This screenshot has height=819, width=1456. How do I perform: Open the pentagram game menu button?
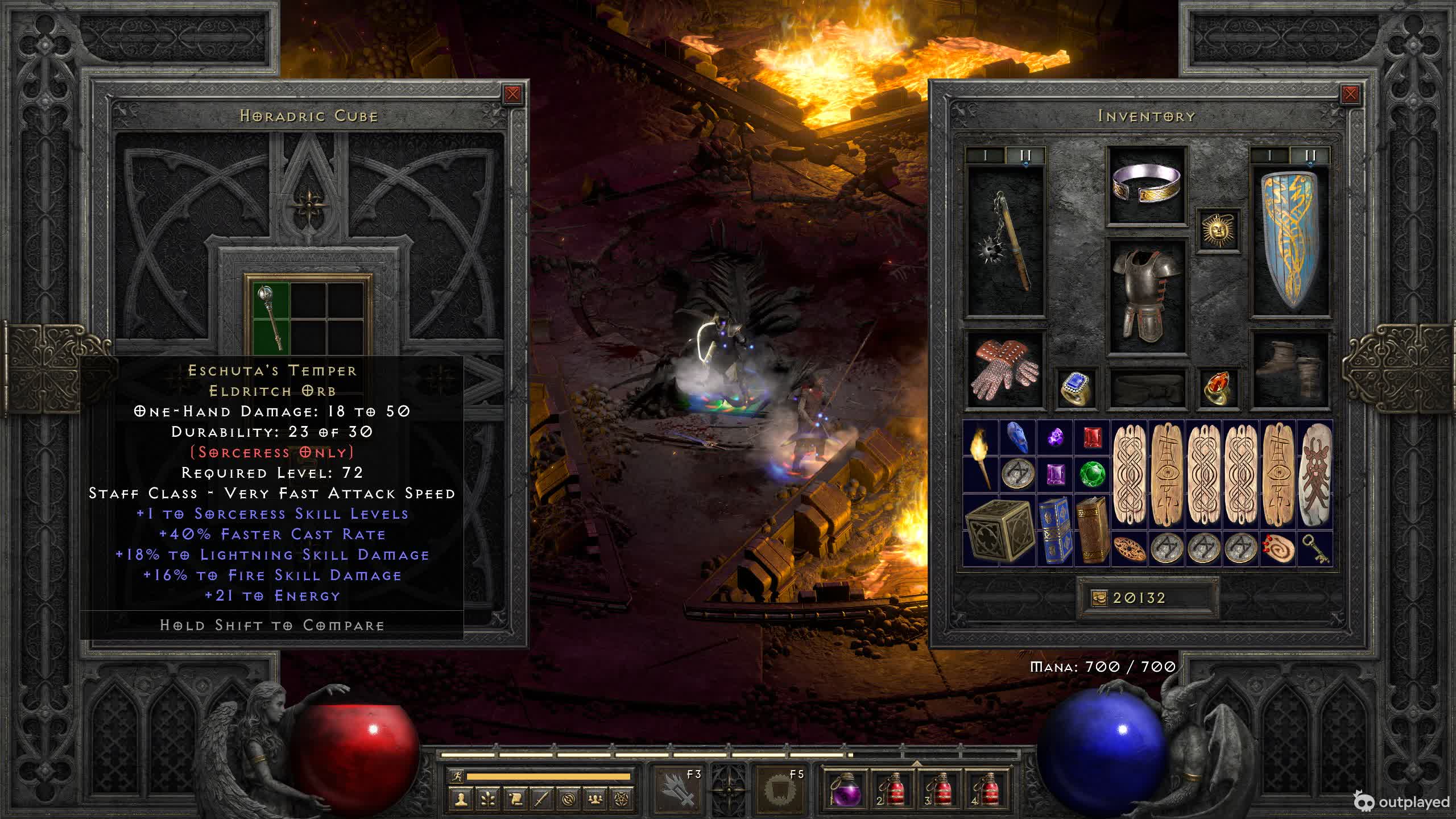tap(622, 799)
